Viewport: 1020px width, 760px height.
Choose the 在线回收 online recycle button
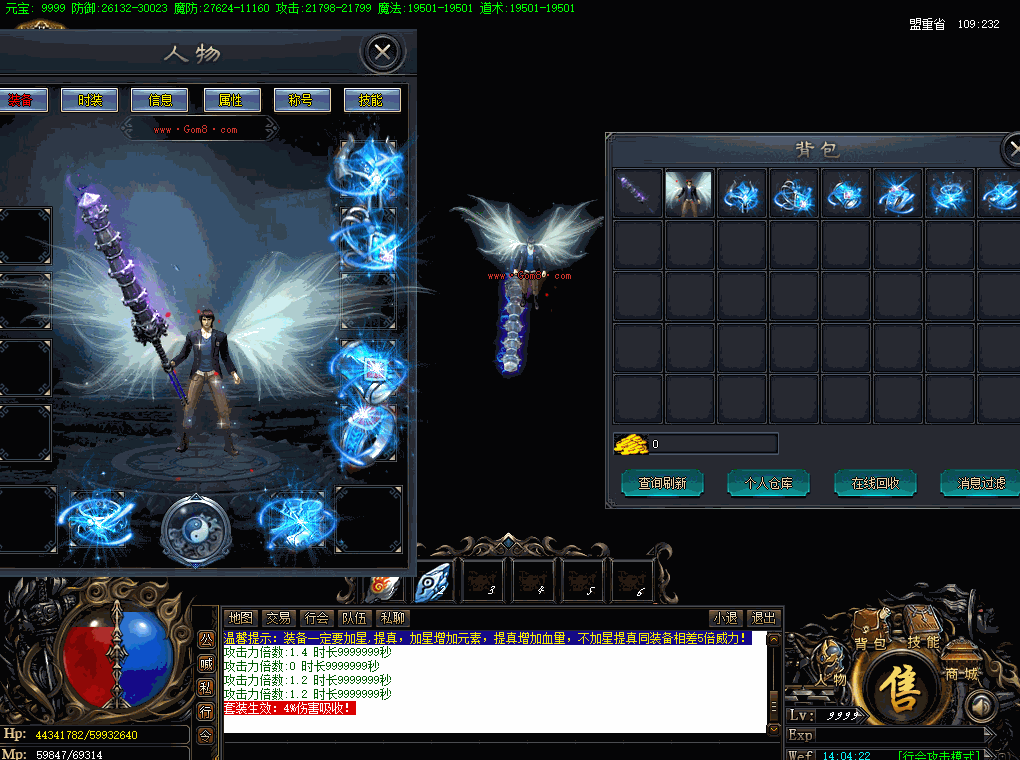pos(875,483)
